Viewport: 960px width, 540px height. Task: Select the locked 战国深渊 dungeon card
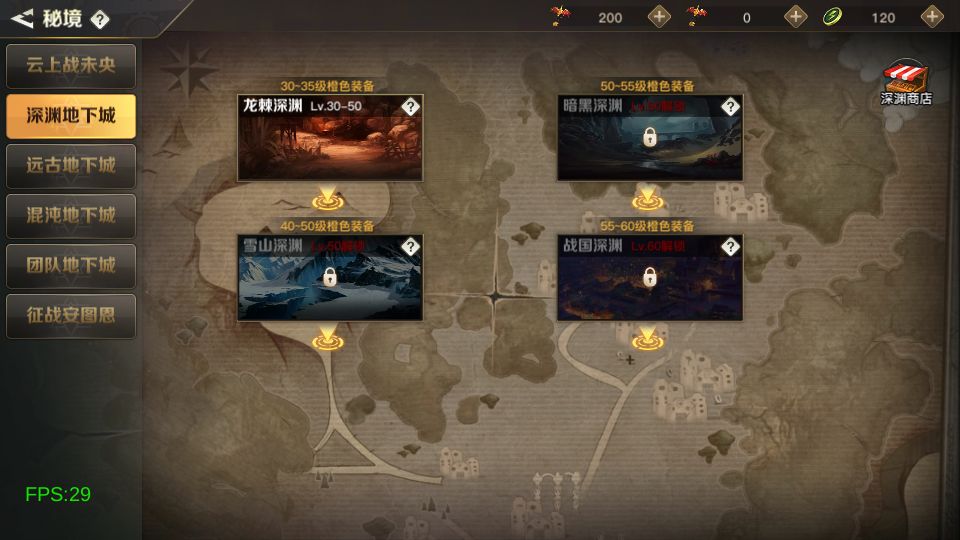click(x=649, y=282)
